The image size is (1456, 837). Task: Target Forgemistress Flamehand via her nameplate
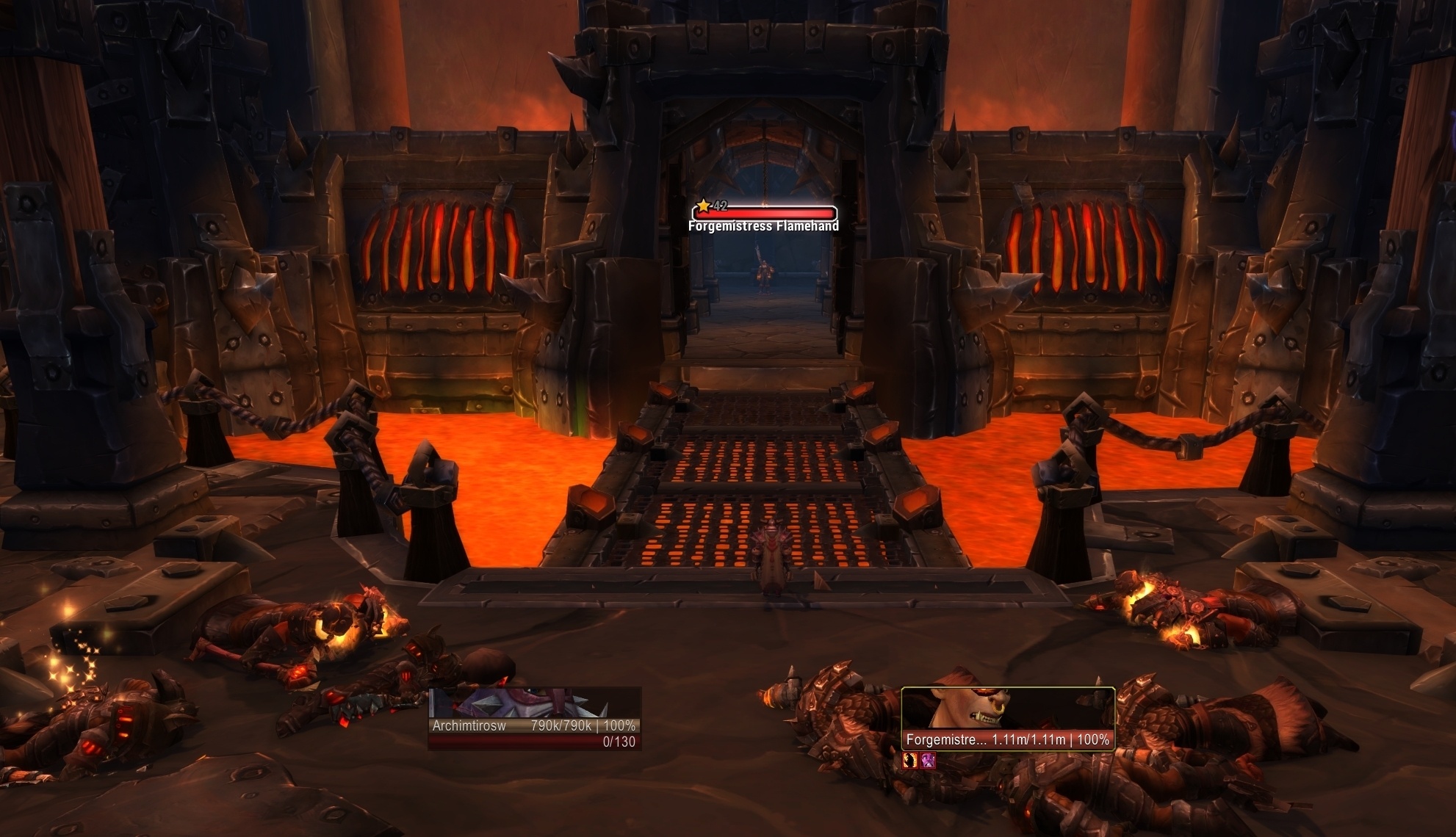764,214
